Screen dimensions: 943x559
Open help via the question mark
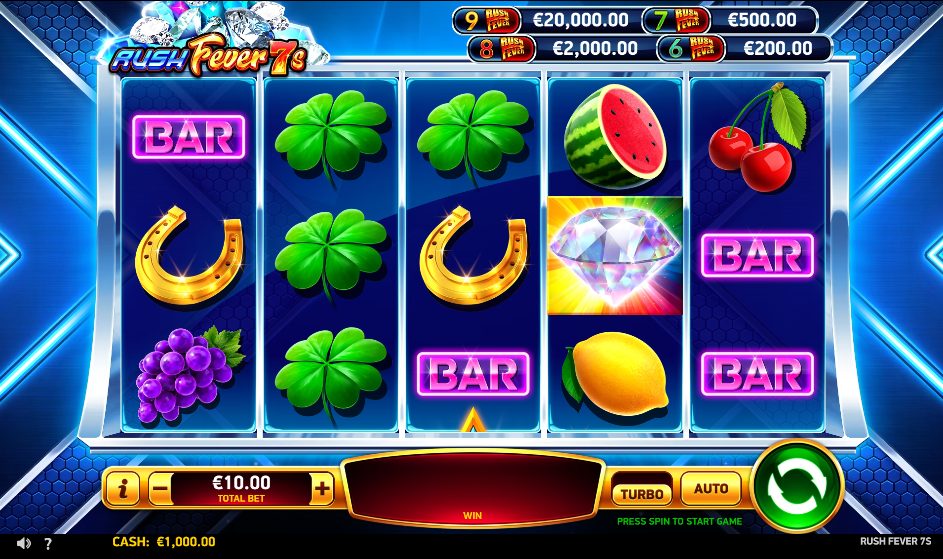tap(47, 543)
